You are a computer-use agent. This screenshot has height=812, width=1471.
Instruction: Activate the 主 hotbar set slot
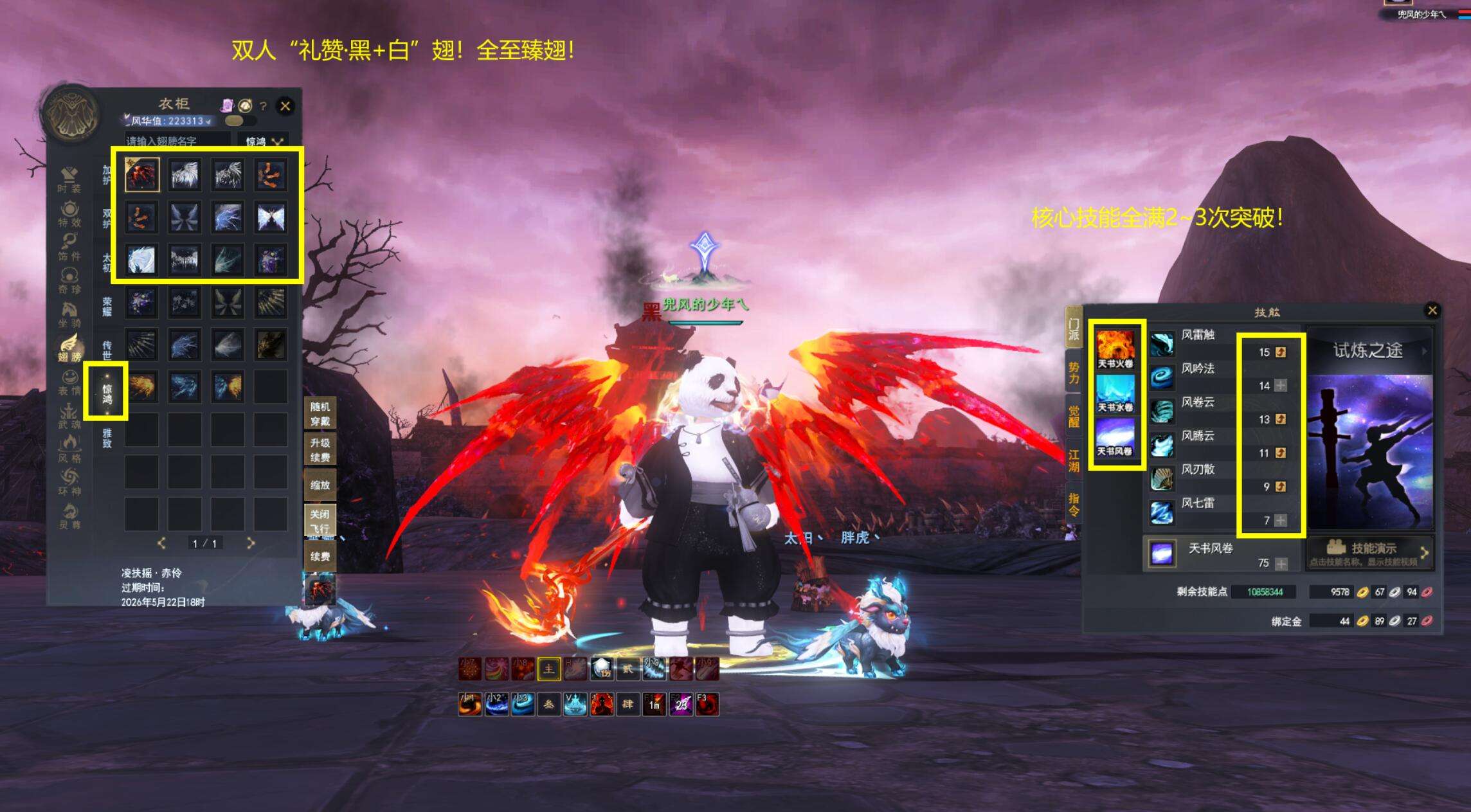pyautogui.click(x=548, y=669)
